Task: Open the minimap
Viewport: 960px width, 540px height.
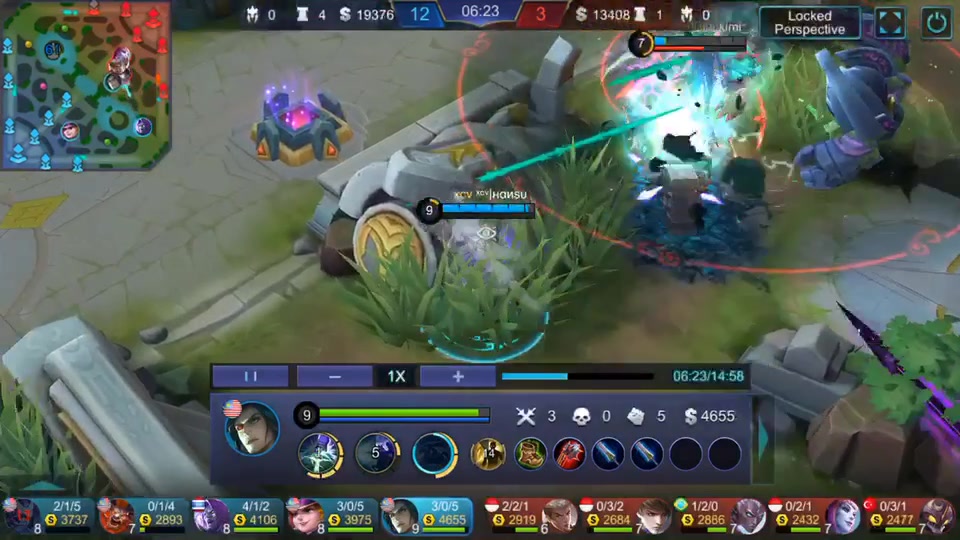Action: [84, 84]
